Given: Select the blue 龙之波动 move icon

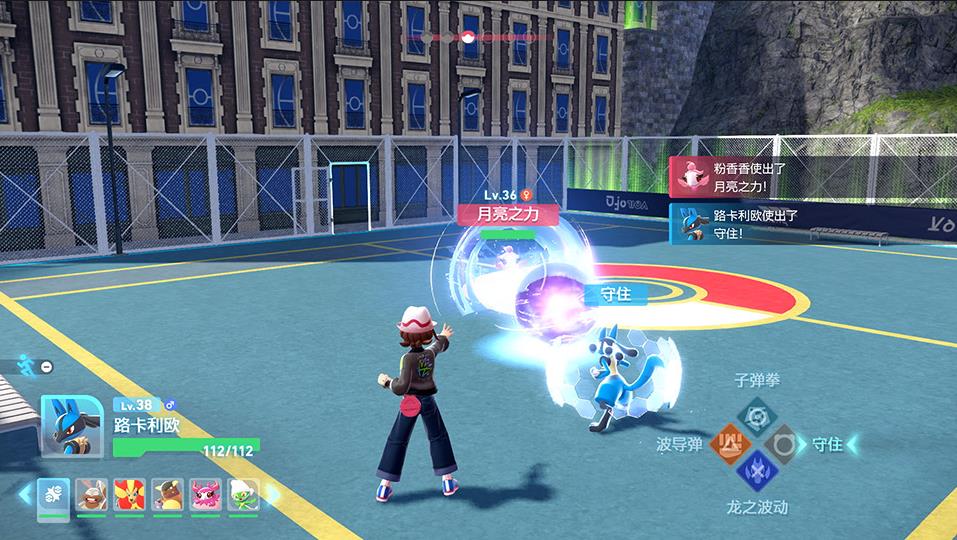Looking at the screenshot, I should 757,470.
